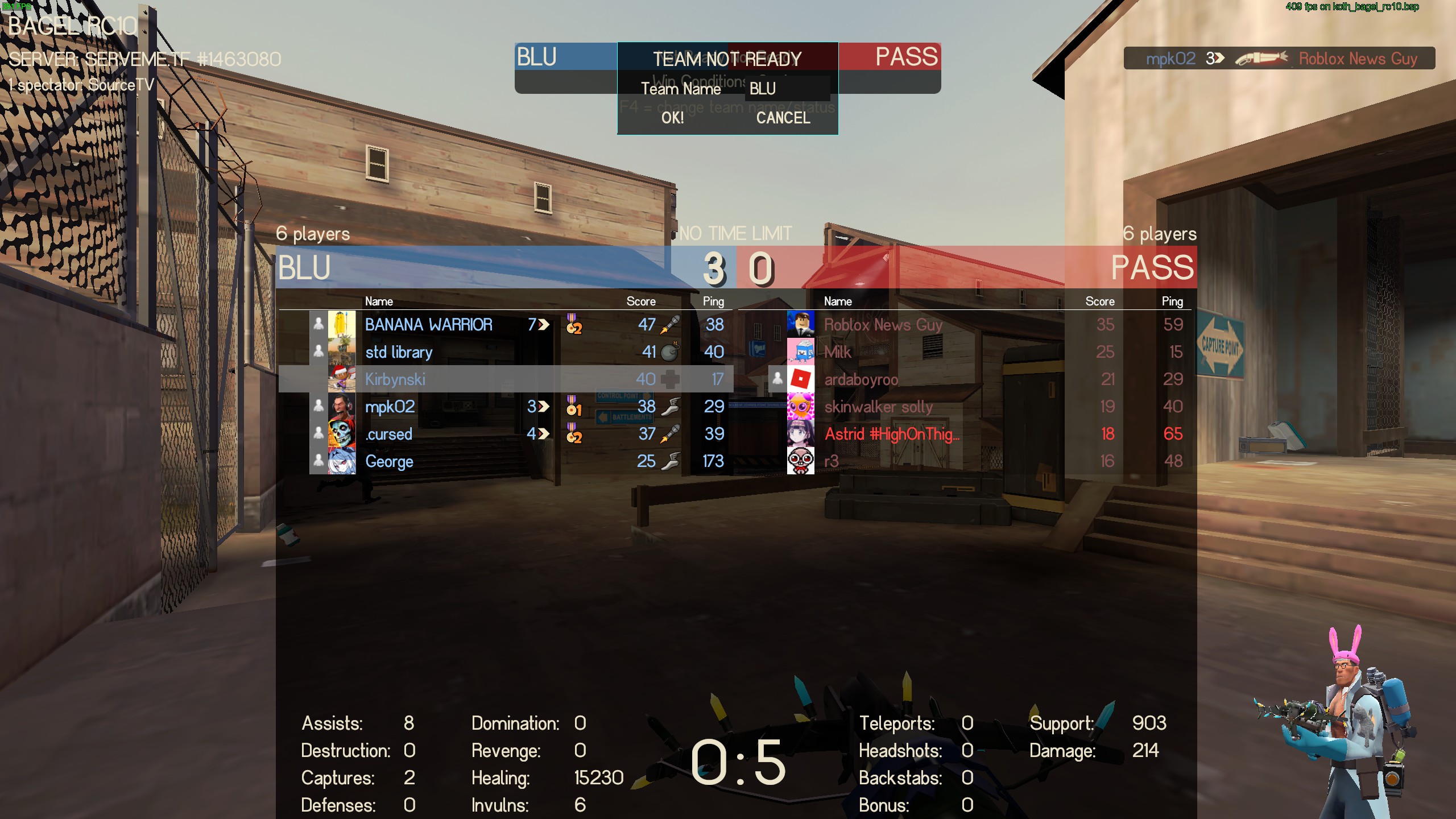The image size is (1456, 819).
Task: Pick skinwalker solly player row
Action: 879,407
